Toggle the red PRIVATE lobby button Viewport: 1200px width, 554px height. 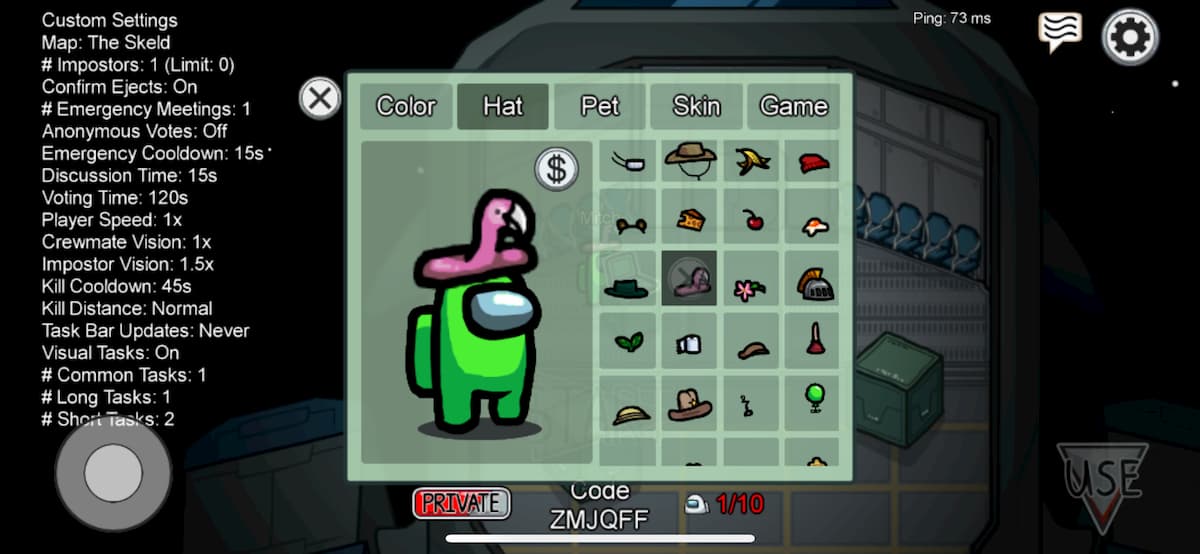click(461, 503)
